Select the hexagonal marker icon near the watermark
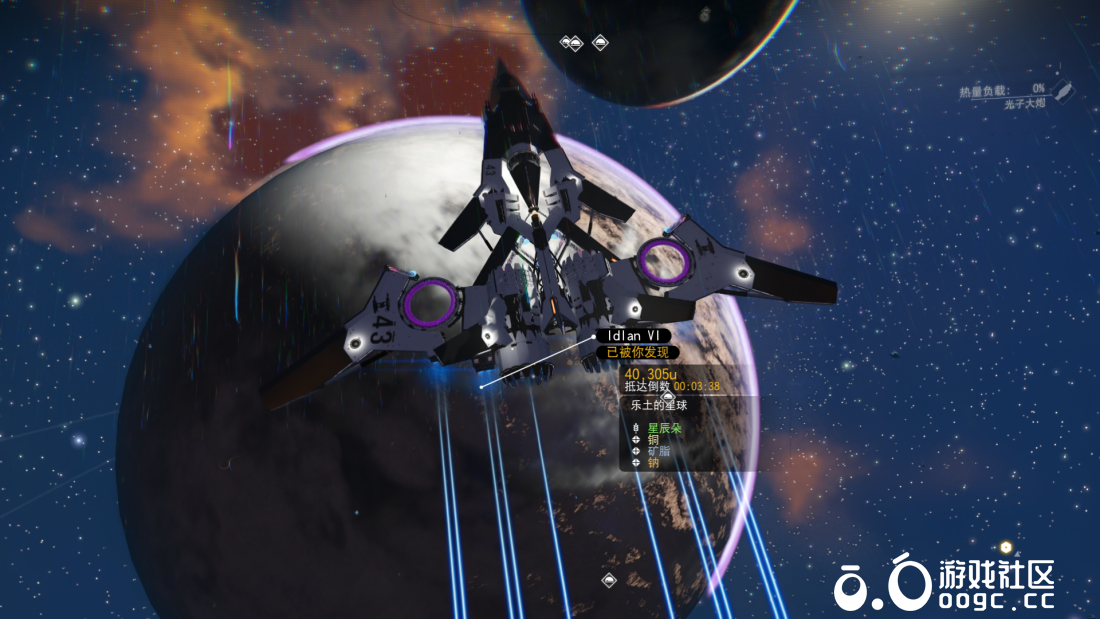This screenshot has height=619, width=1100. pos(1006,547)
